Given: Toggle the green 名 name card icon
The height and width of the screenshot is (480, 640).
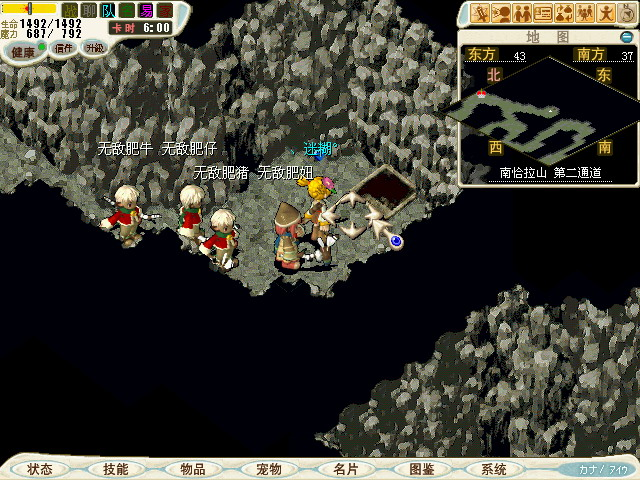Looking at the screenshot, I should (x=127, y=10).
